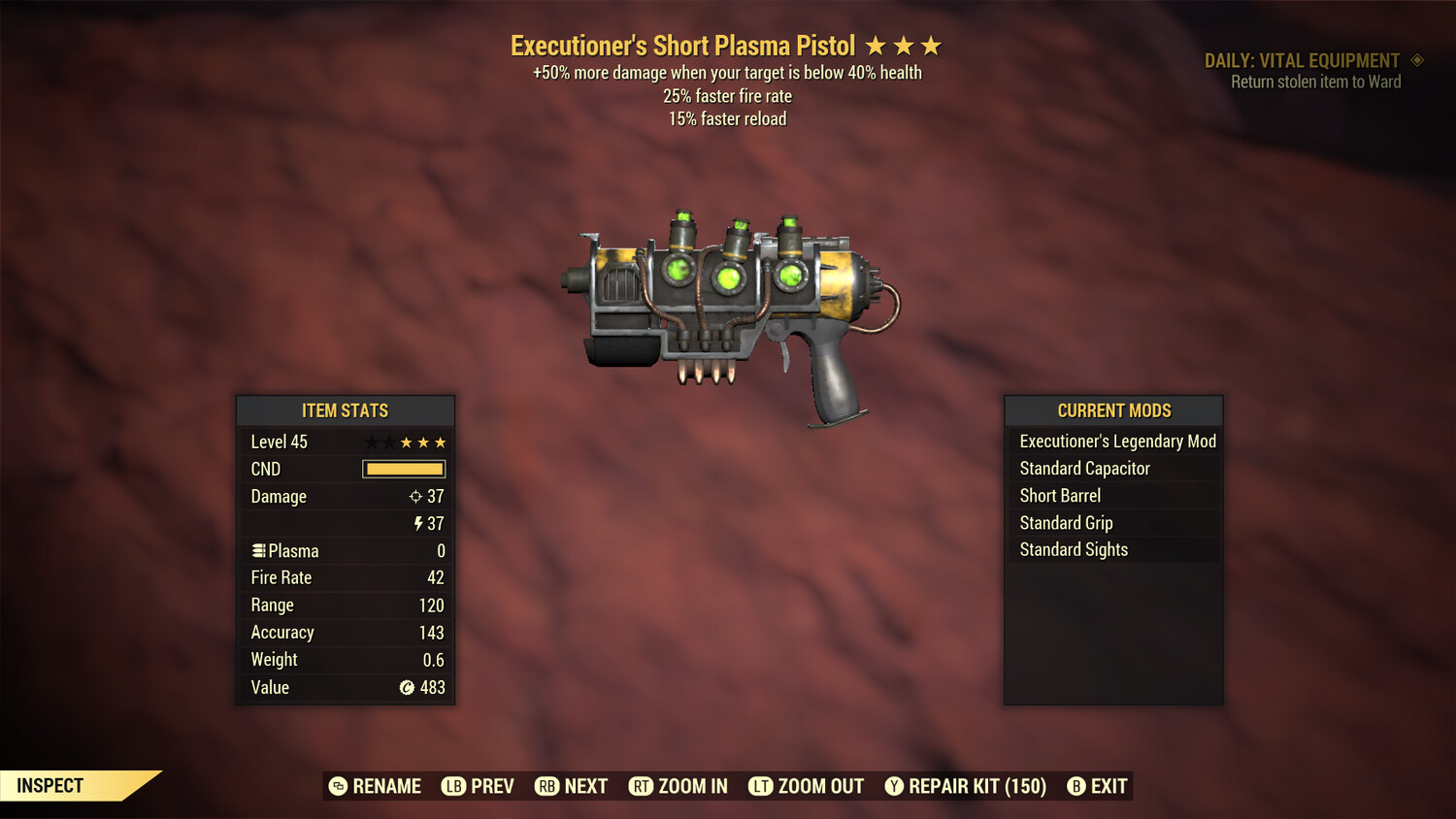Click the RT Zoom In icon
The image size is (1456, 819).
[x=642, y=786]
